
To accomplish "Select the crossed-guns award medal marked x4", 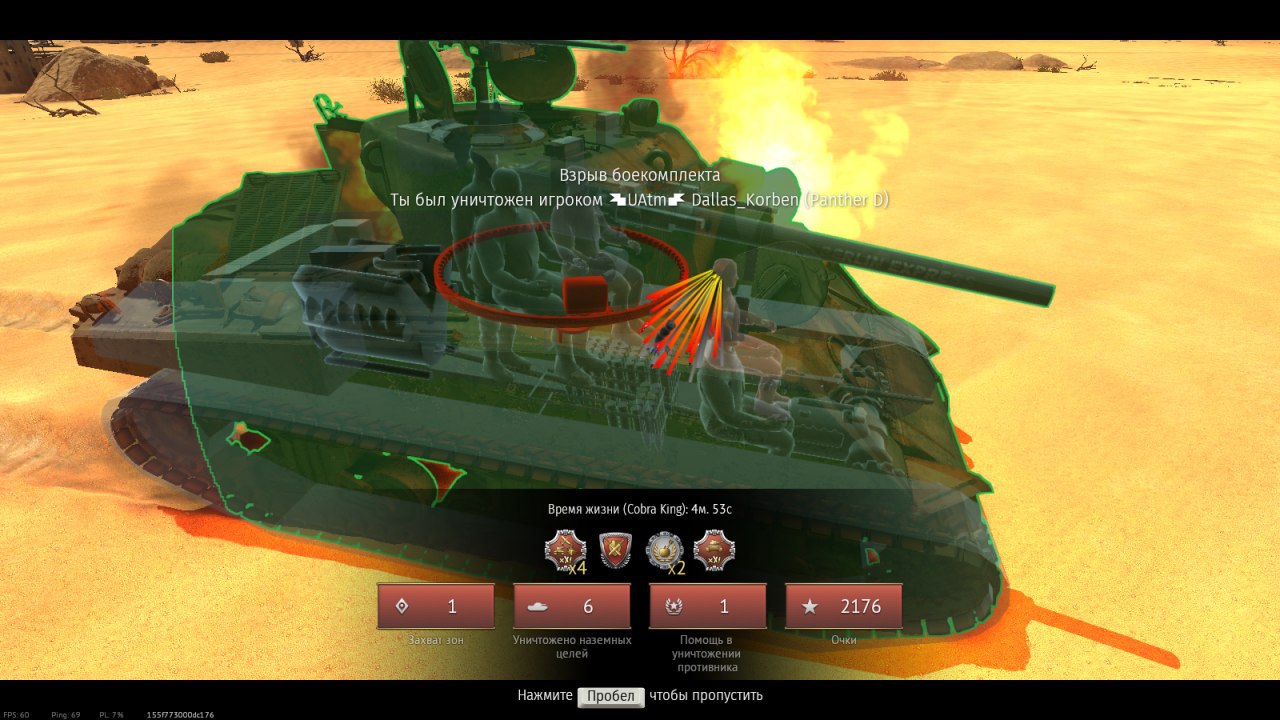I will tap(564, 551).
